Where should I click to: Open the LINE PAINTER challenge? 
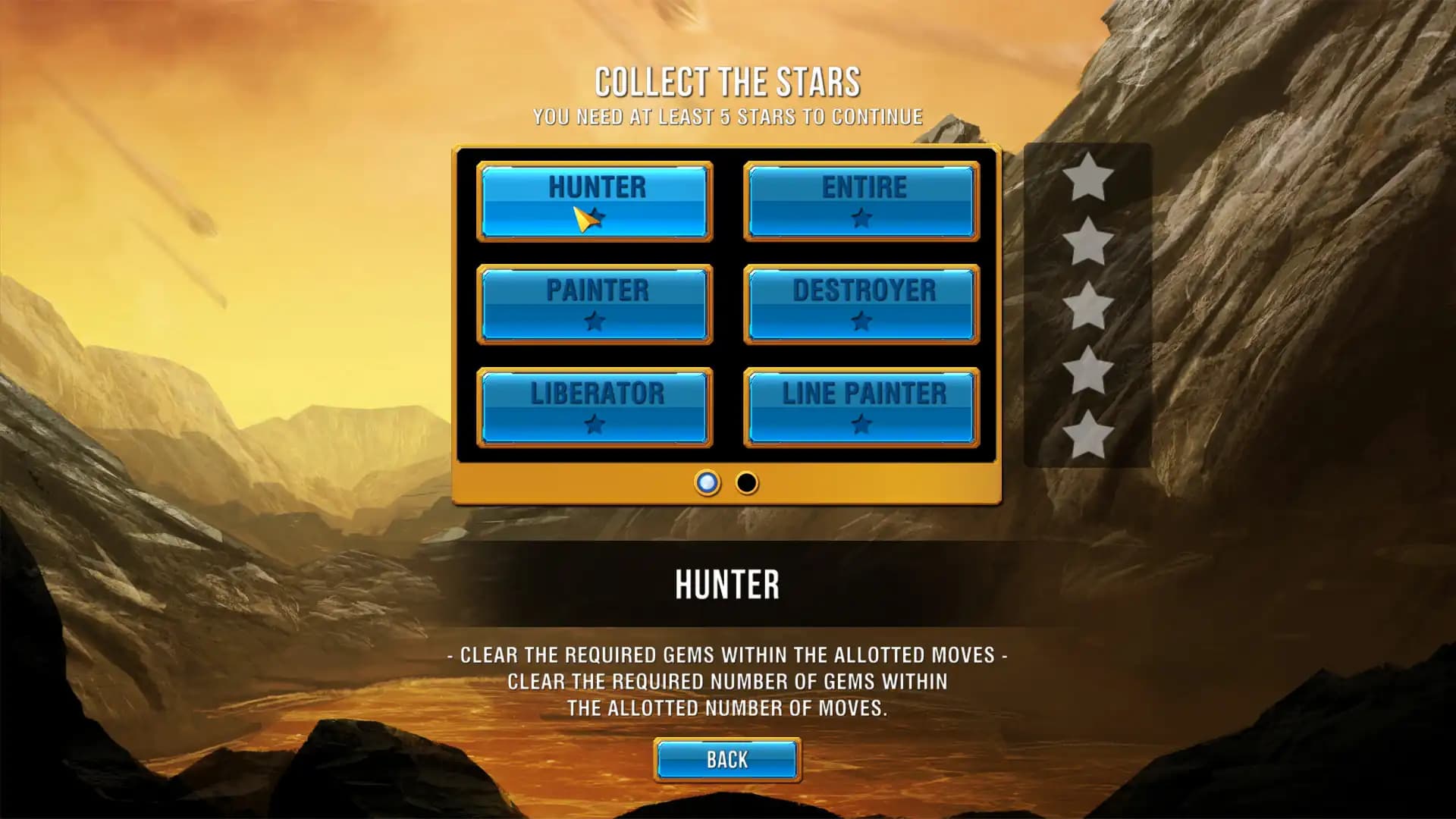point(862,407)
